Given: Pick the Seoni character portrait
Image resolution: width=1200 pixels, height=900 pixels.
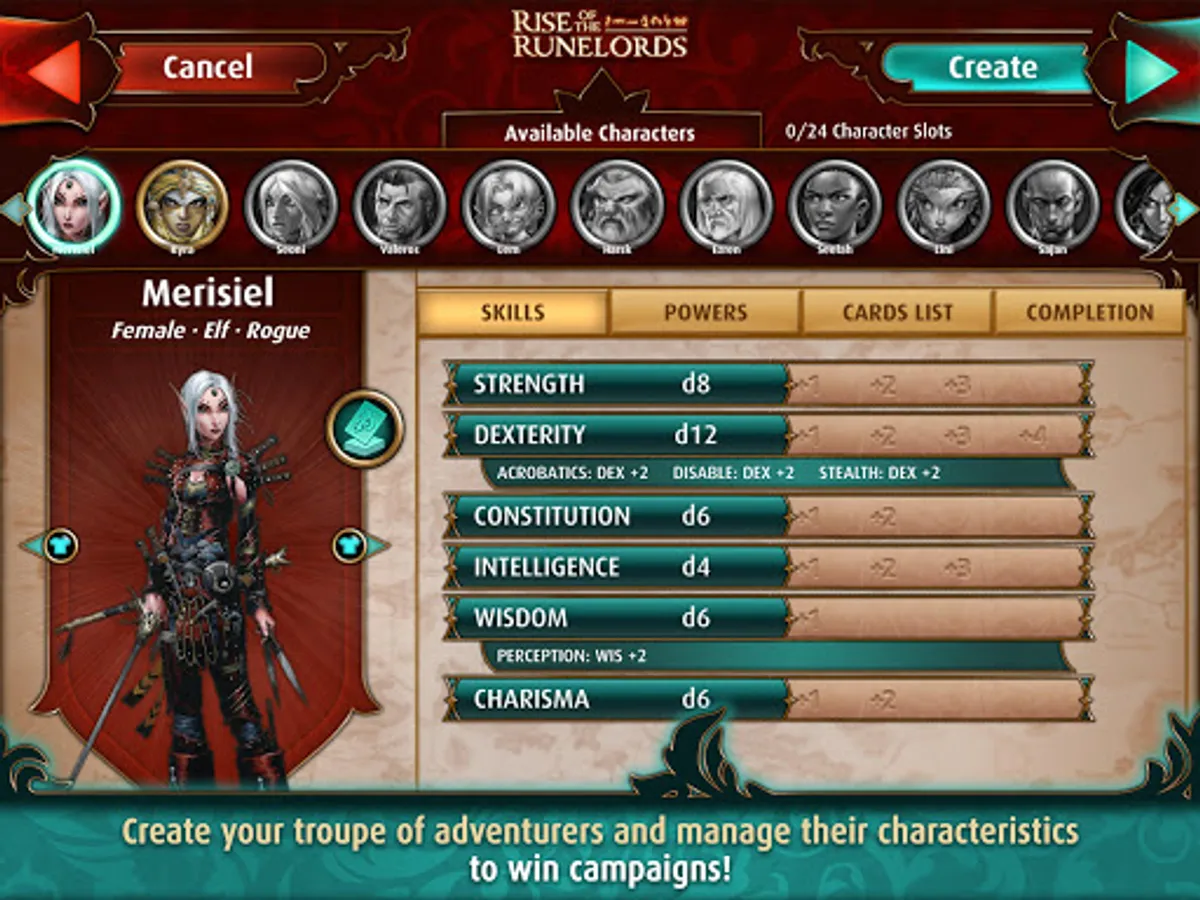Looking at the screenshot, I should pyautogui.click(x=291, y=207).
